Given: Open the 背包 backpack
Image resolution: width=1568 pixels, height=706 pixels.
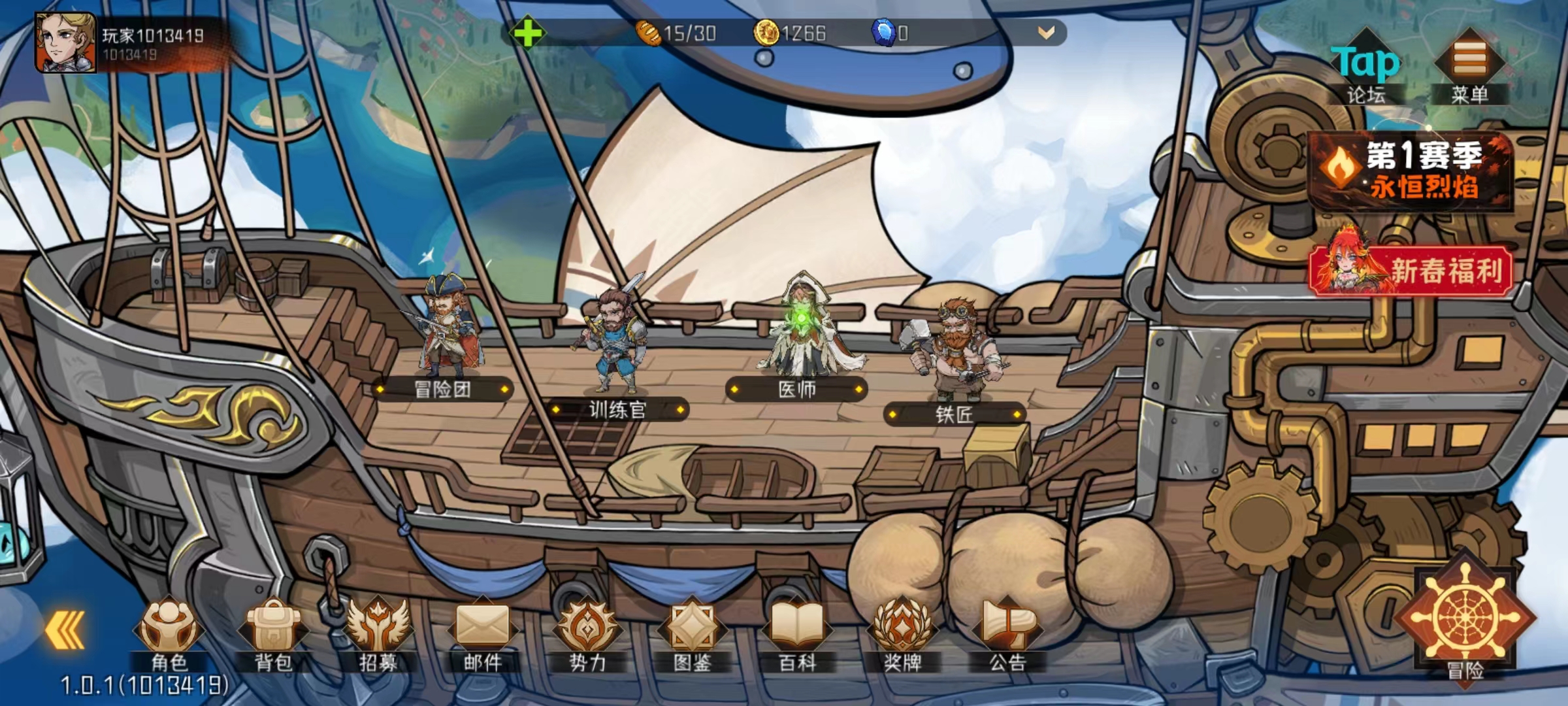Looking at the screenshot, I should click(273, 635).
